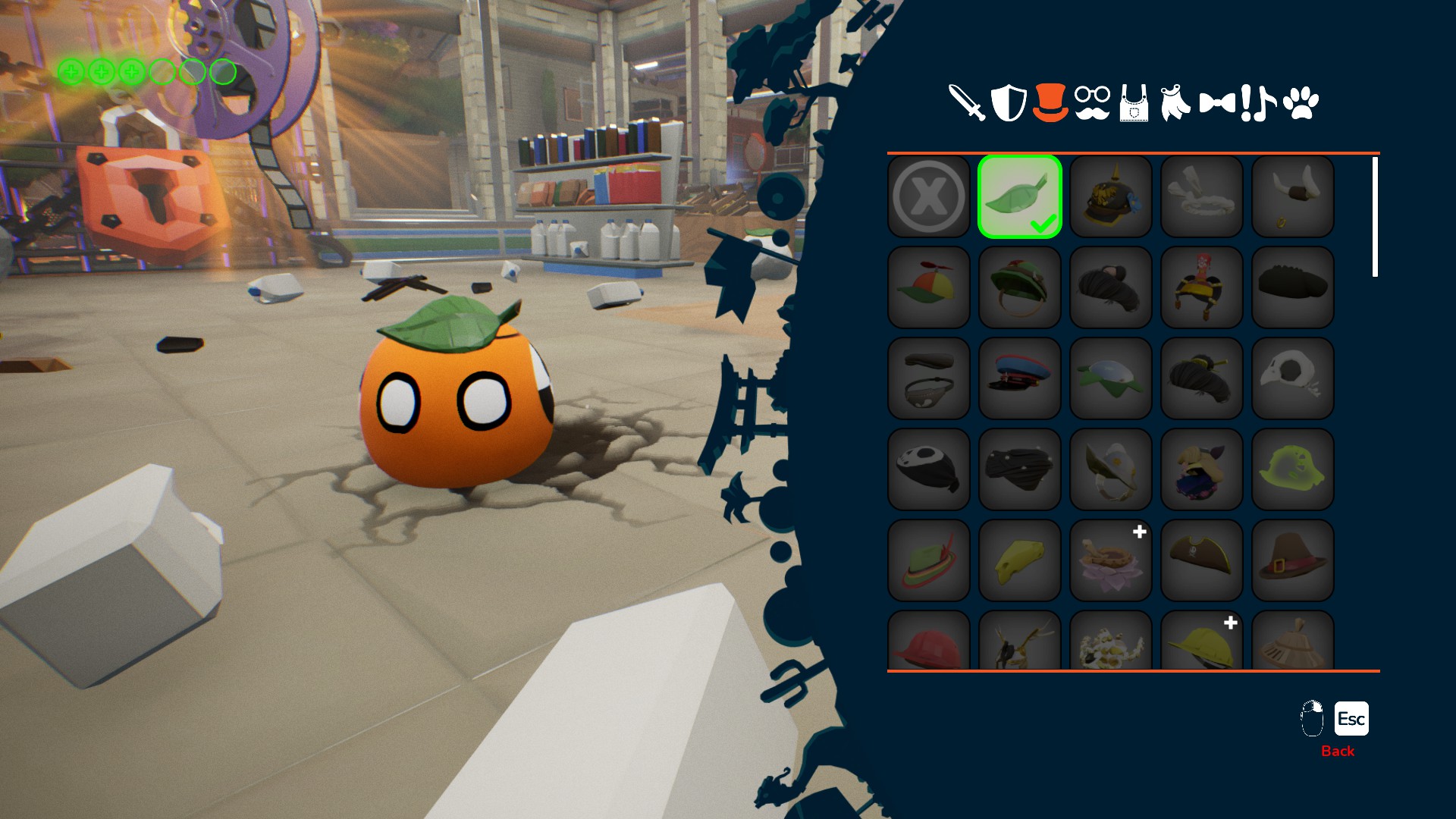Select the buckled pilgrim hat
The image size is (1456, 819).
pyautogui.click(x=1293, y=560)
